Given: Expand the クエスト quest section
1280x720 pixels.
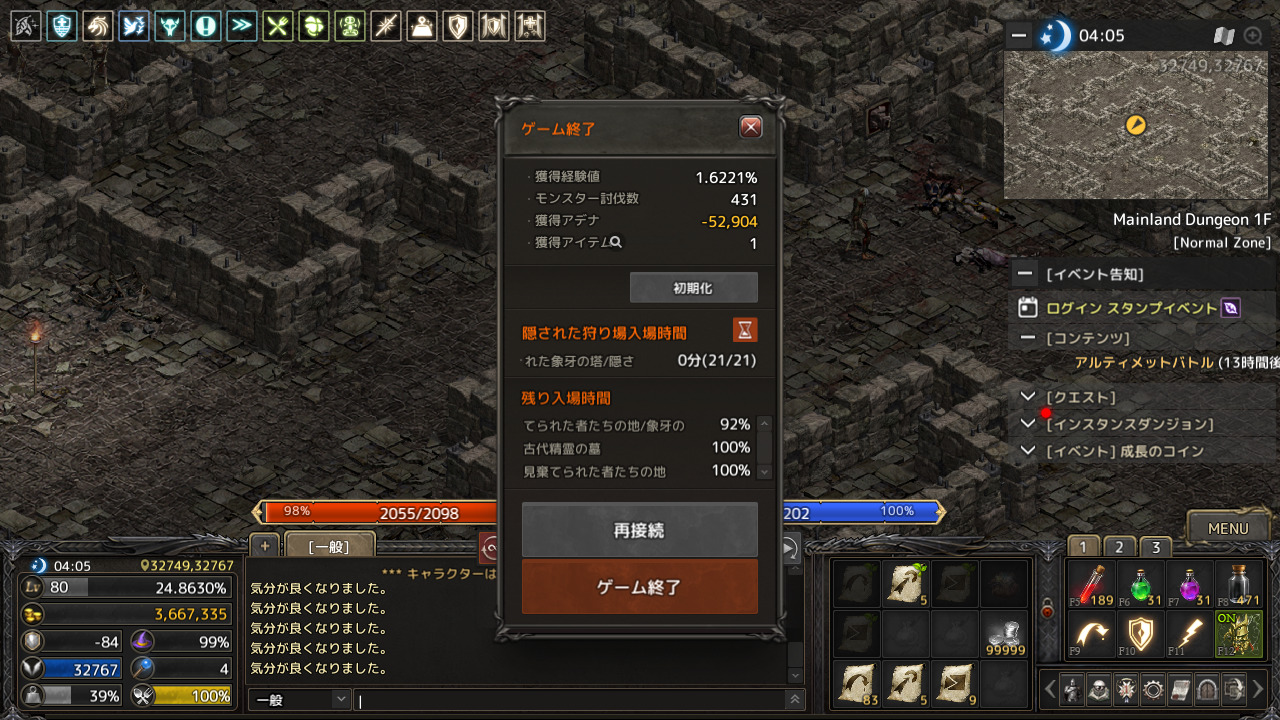Looking at the screenshot, I should click(1028, 397).
